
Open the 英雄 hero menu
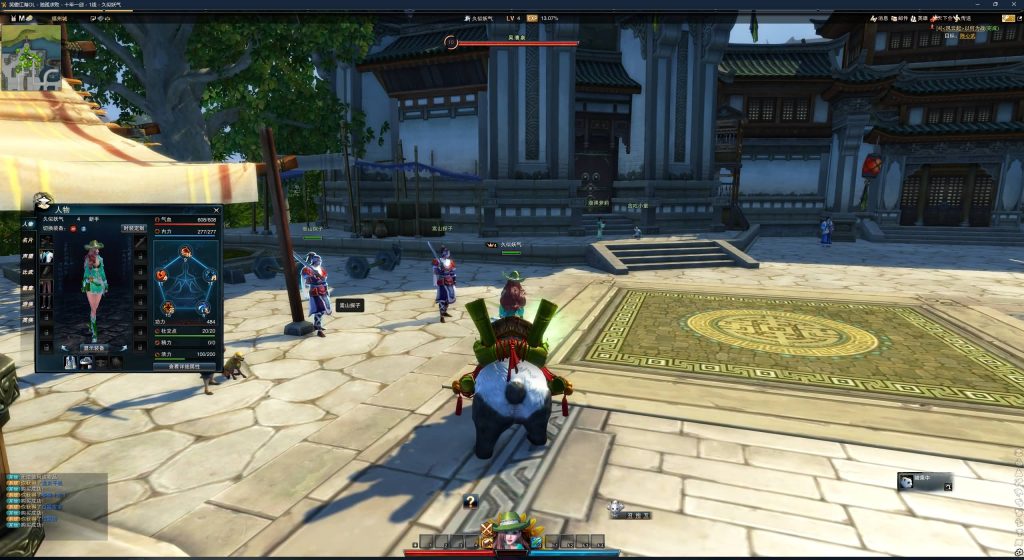tap(919, 18)
